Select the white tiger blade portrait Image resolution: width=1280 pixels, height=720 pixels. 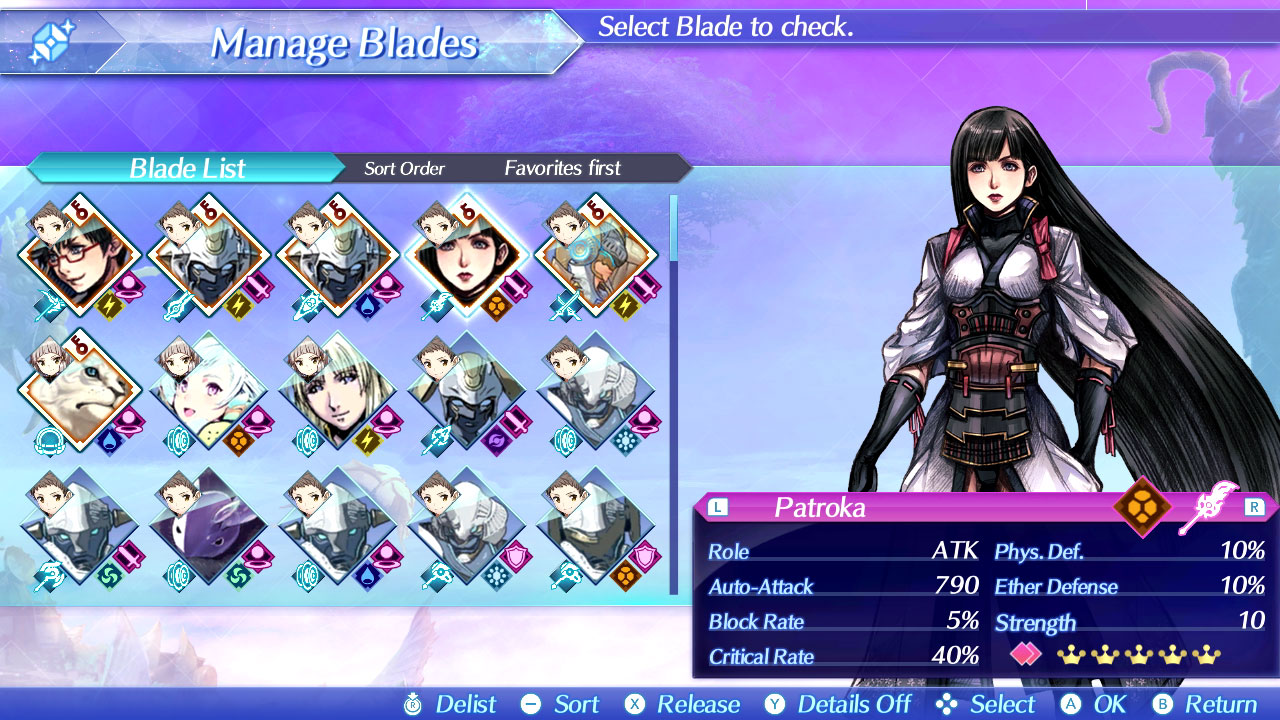point(80,391)
